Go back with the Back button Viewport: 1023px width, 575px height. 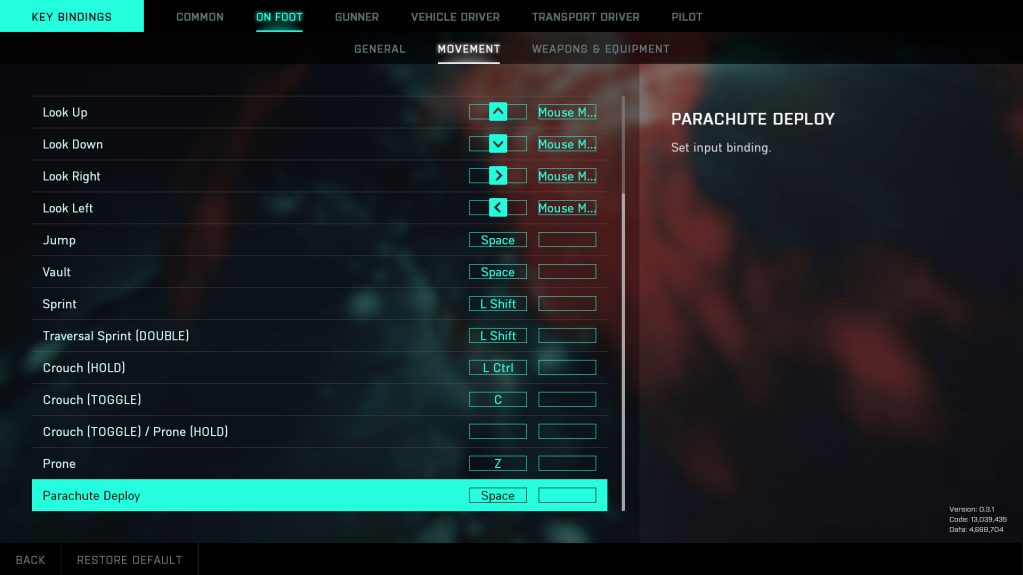[x=30, y=560]
